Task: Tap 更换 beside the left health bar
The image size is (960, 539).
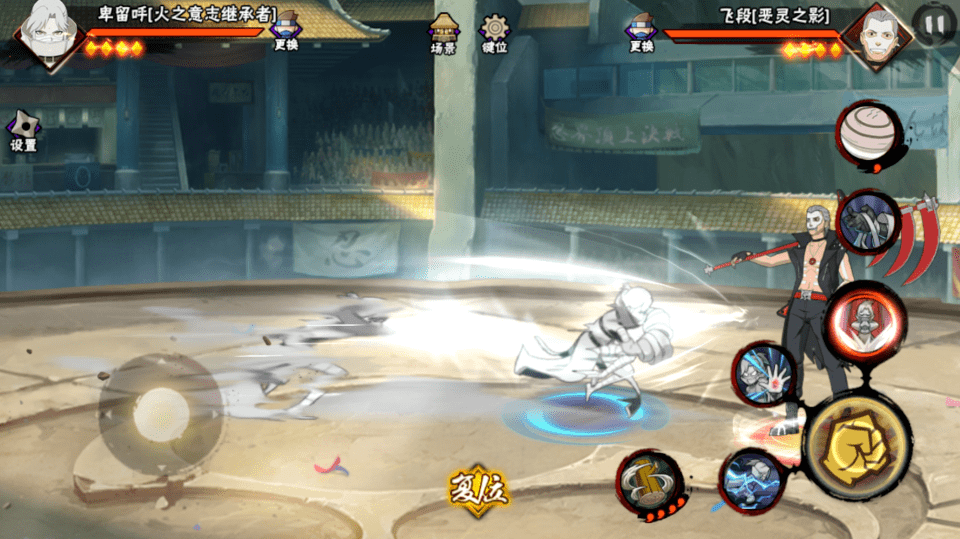Action: click(x=286, y=31)
